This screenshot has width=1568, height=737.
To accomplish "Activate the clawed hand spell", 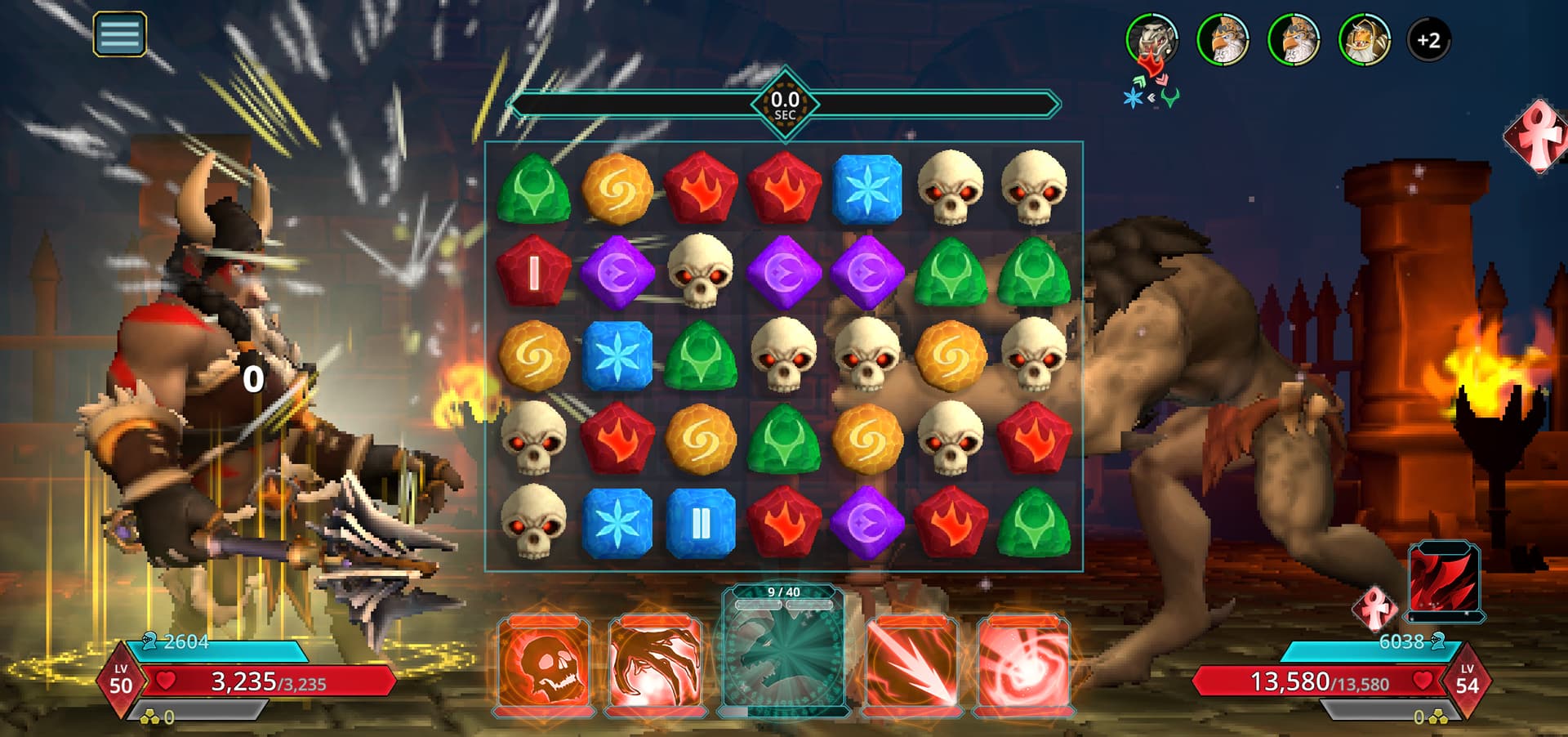I will click(x=655, y=663).
